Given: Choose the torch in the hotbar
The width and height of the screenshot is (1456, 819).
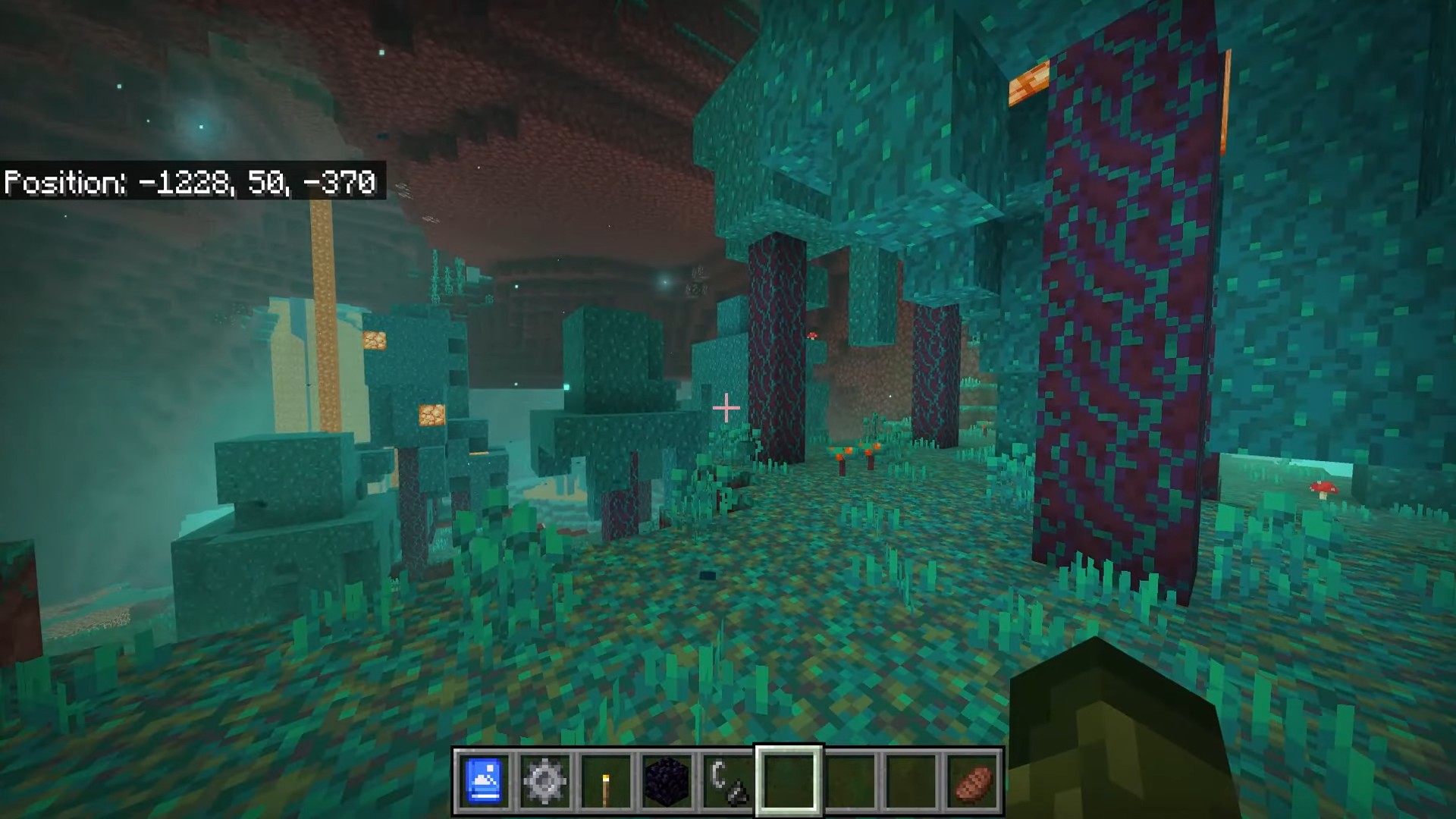Looking at the screenshot, I should 606,781.
